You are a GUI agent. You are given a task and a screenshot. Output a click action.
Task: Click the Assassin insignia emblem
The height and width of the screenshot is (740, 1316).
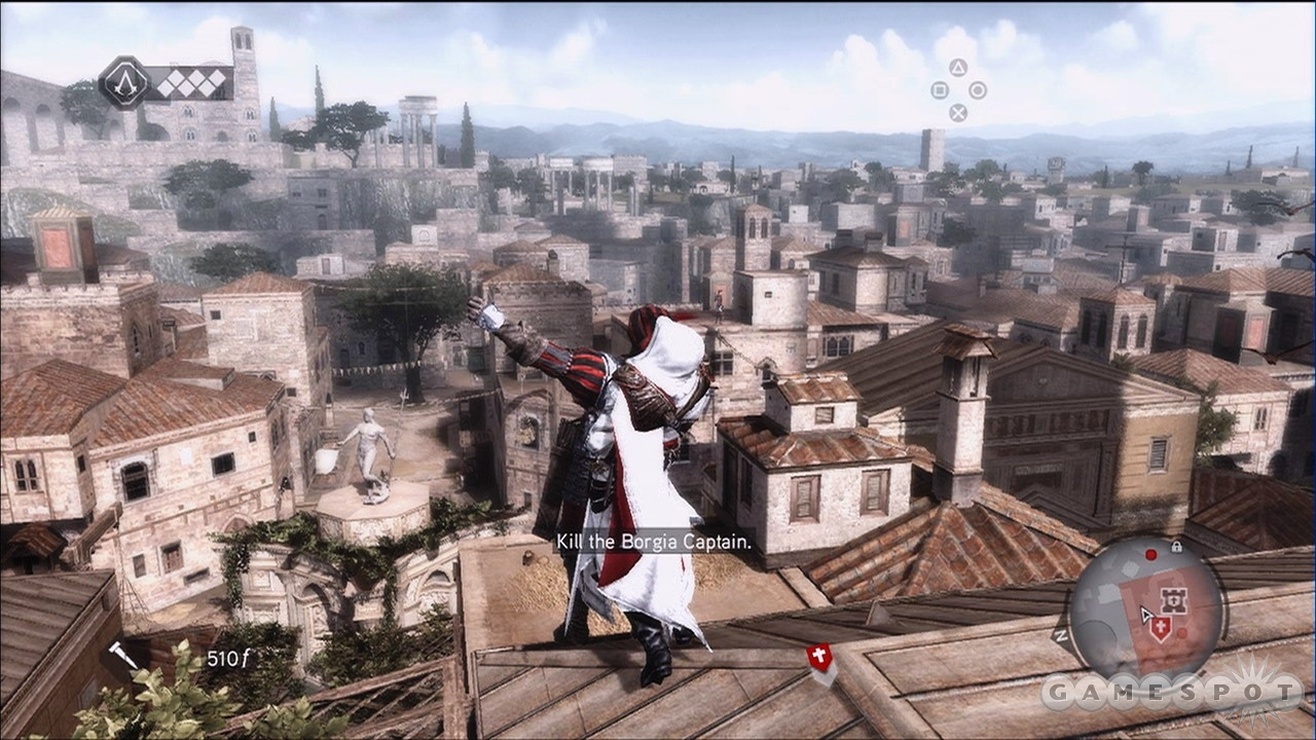[124, 82]
